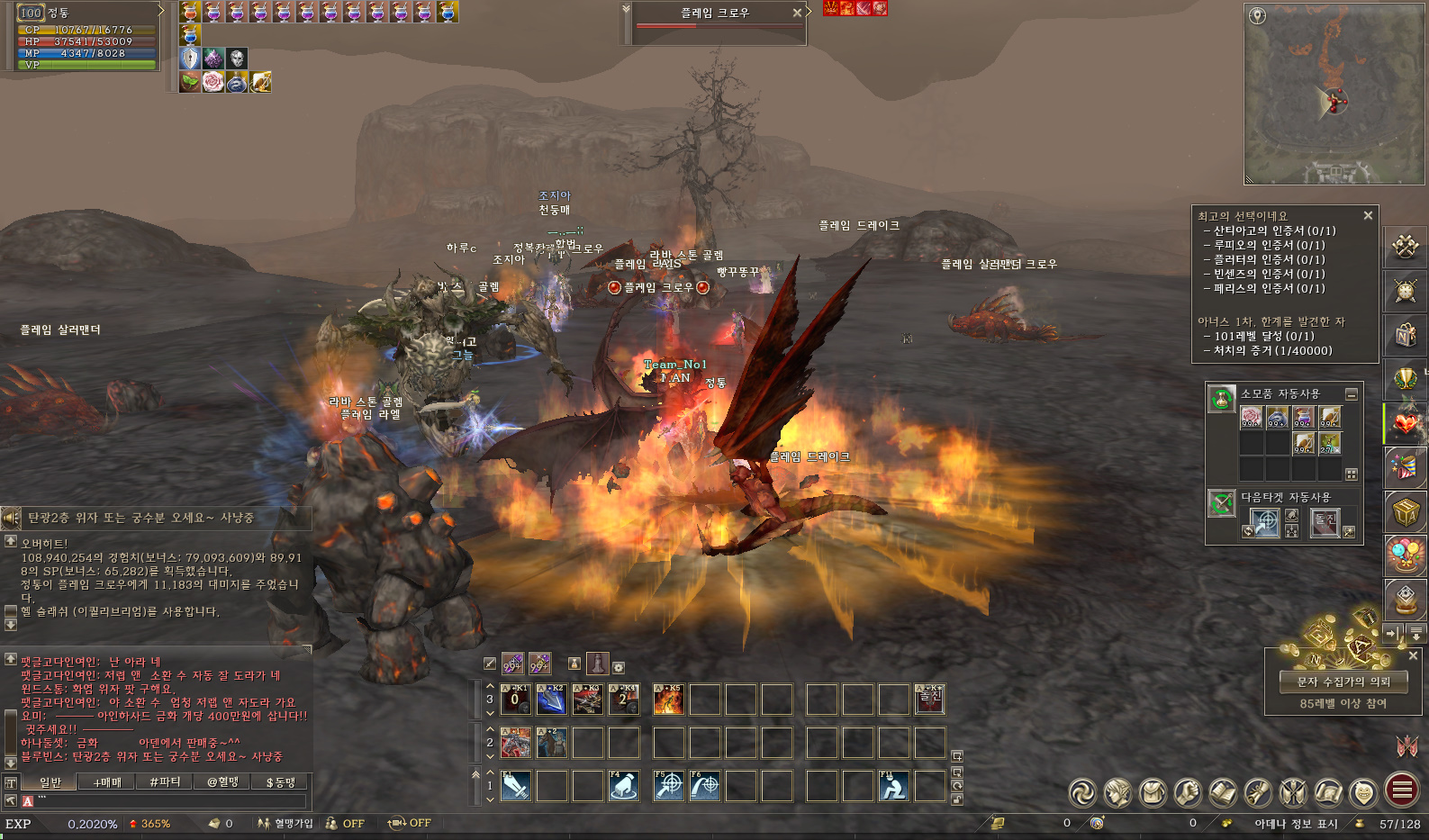The height and width of the screenshot is (840, 1429).
Task: Switch to the #파티 chat tab
Action: [x=165, y=782]
